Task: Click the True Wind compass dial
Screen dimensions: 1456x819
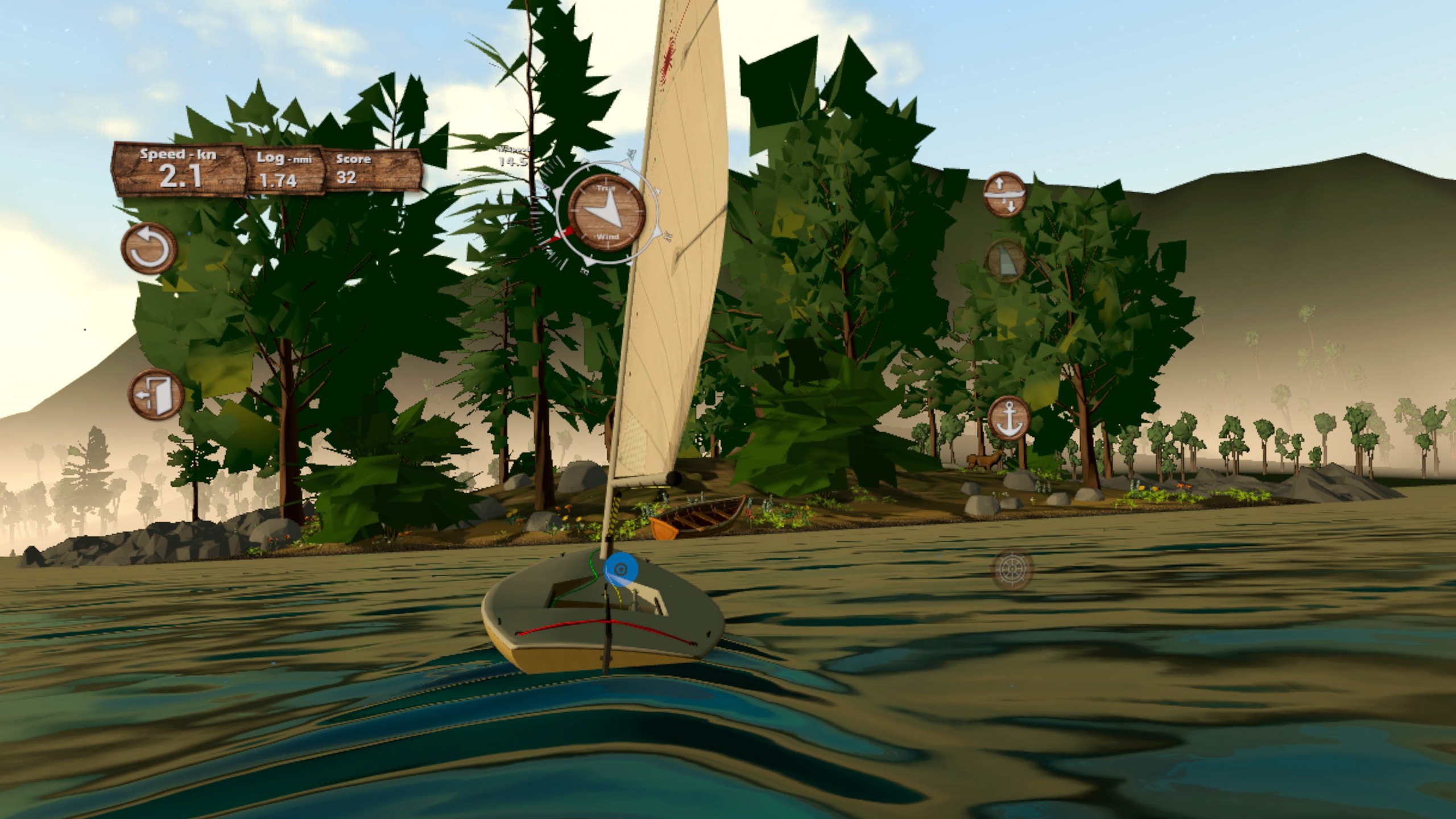Action: pos(607,212)
